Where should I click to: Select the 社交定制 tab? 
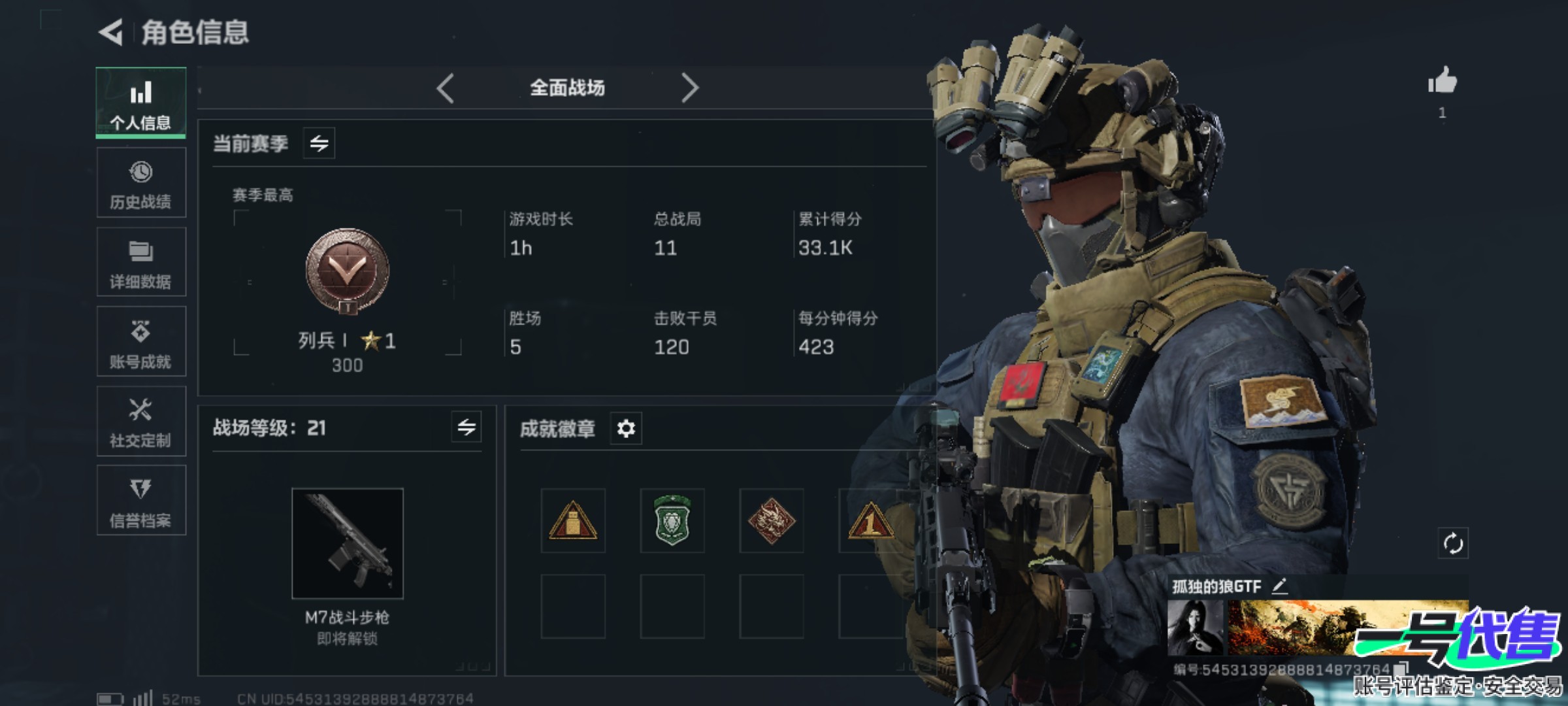pyautogui.click(x=141, y=422)
